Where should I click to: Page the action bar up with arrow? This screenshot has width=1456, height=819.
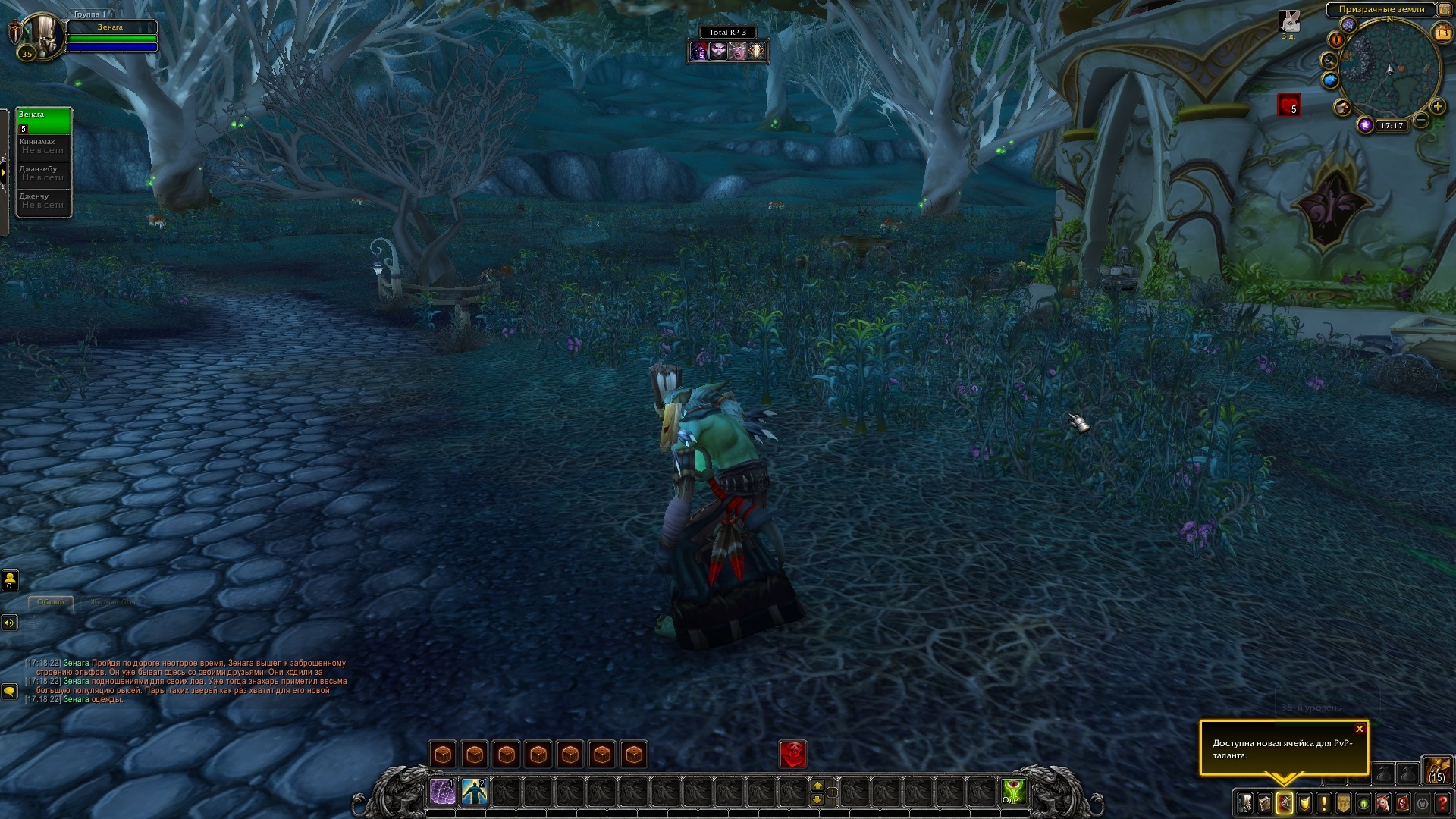(817, 785)
